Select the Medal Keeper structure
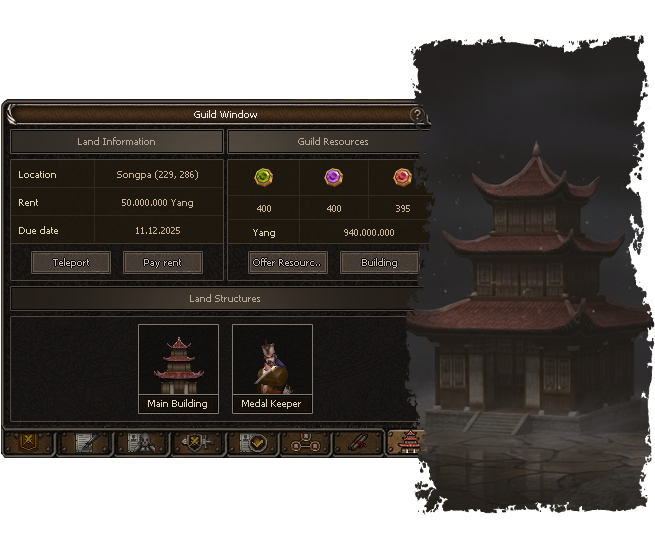Screen dimensions: 655x549 pyautogui.click(x=272, y=368)
